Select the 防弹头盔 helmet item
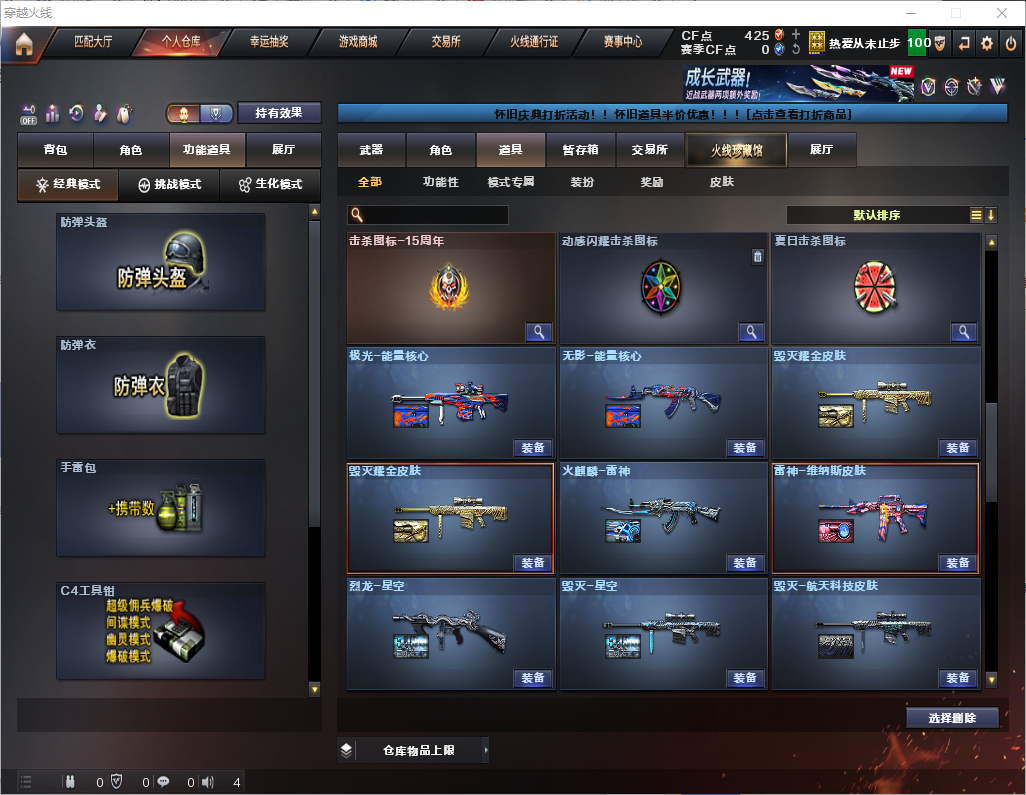Image resolution: width=1026 pixels, height=795 pixels. [161, 262]
